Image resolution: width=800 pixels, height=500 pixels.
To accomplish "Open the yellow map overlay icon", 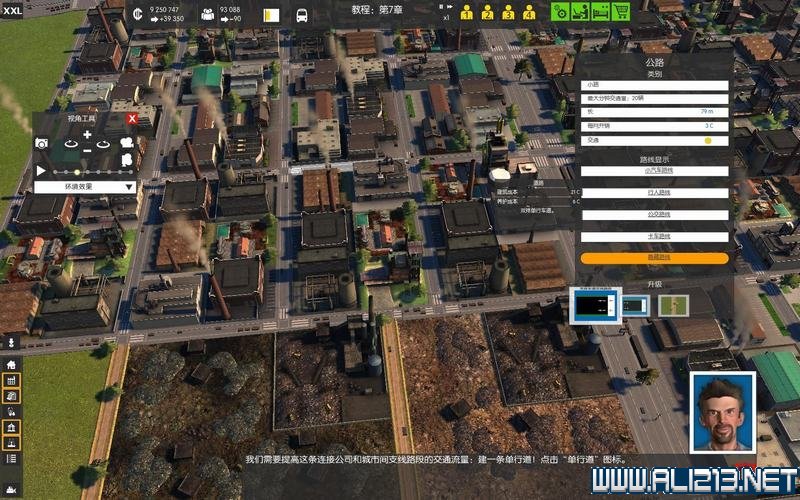I will click(x=270, y=15).
